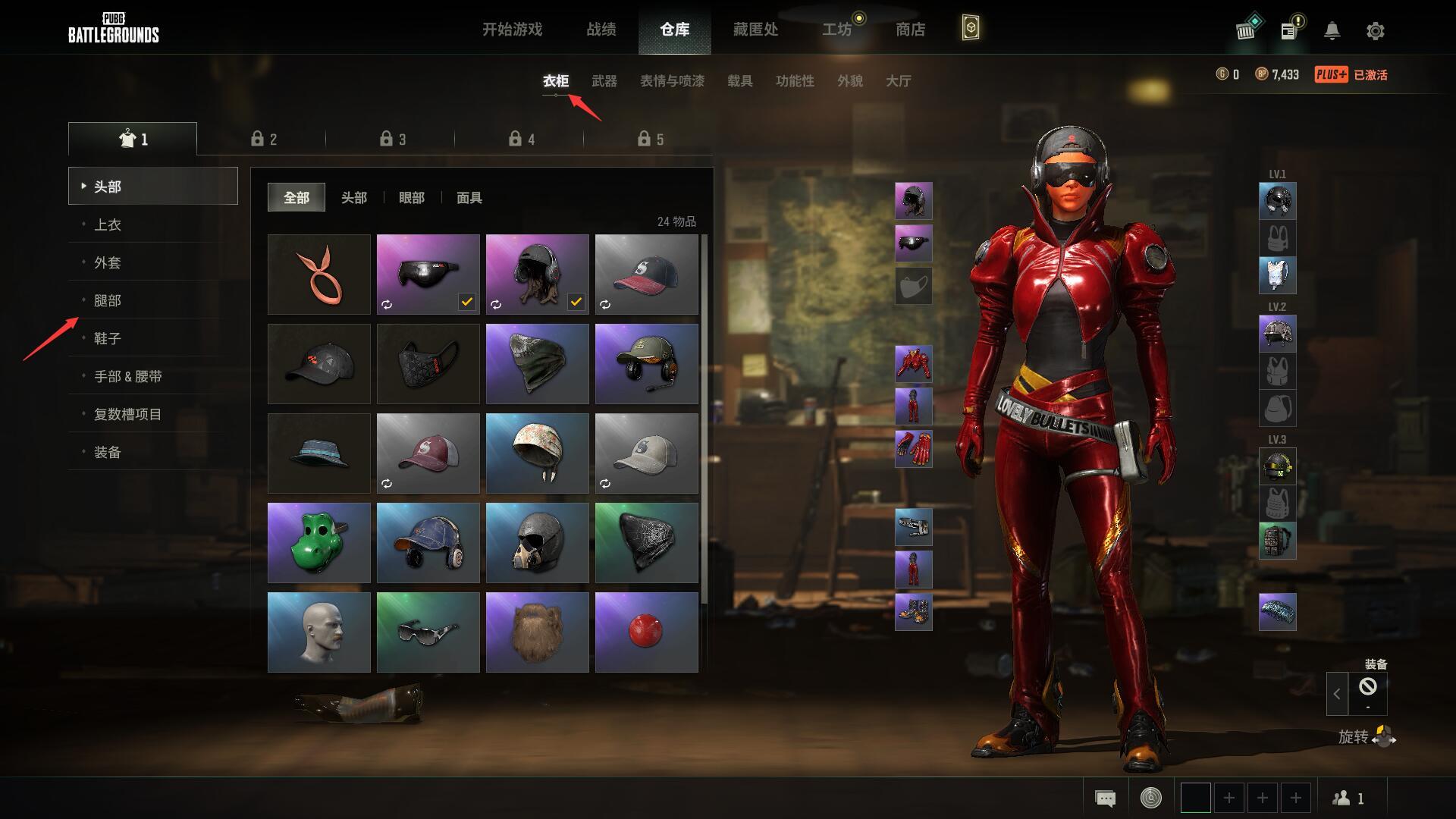
Task: Choose the brown beard item
Action: pyautogui.click(x=537, y=632)
